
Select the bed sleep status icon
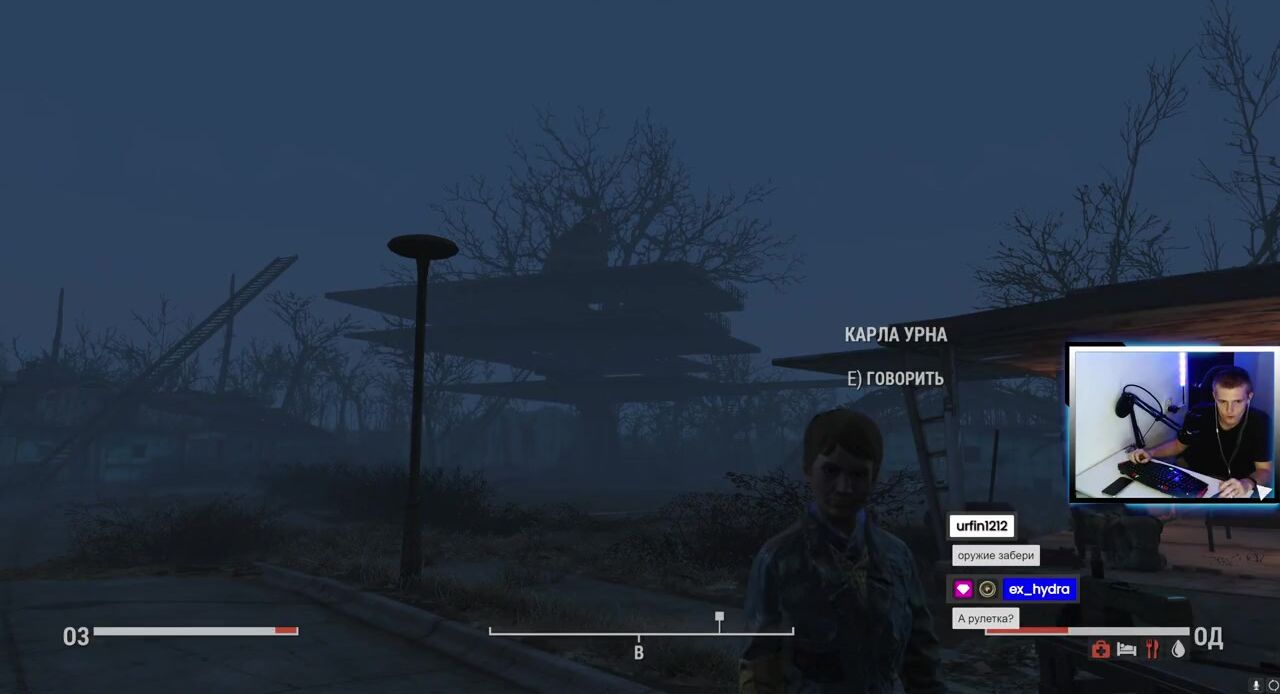1126,650
